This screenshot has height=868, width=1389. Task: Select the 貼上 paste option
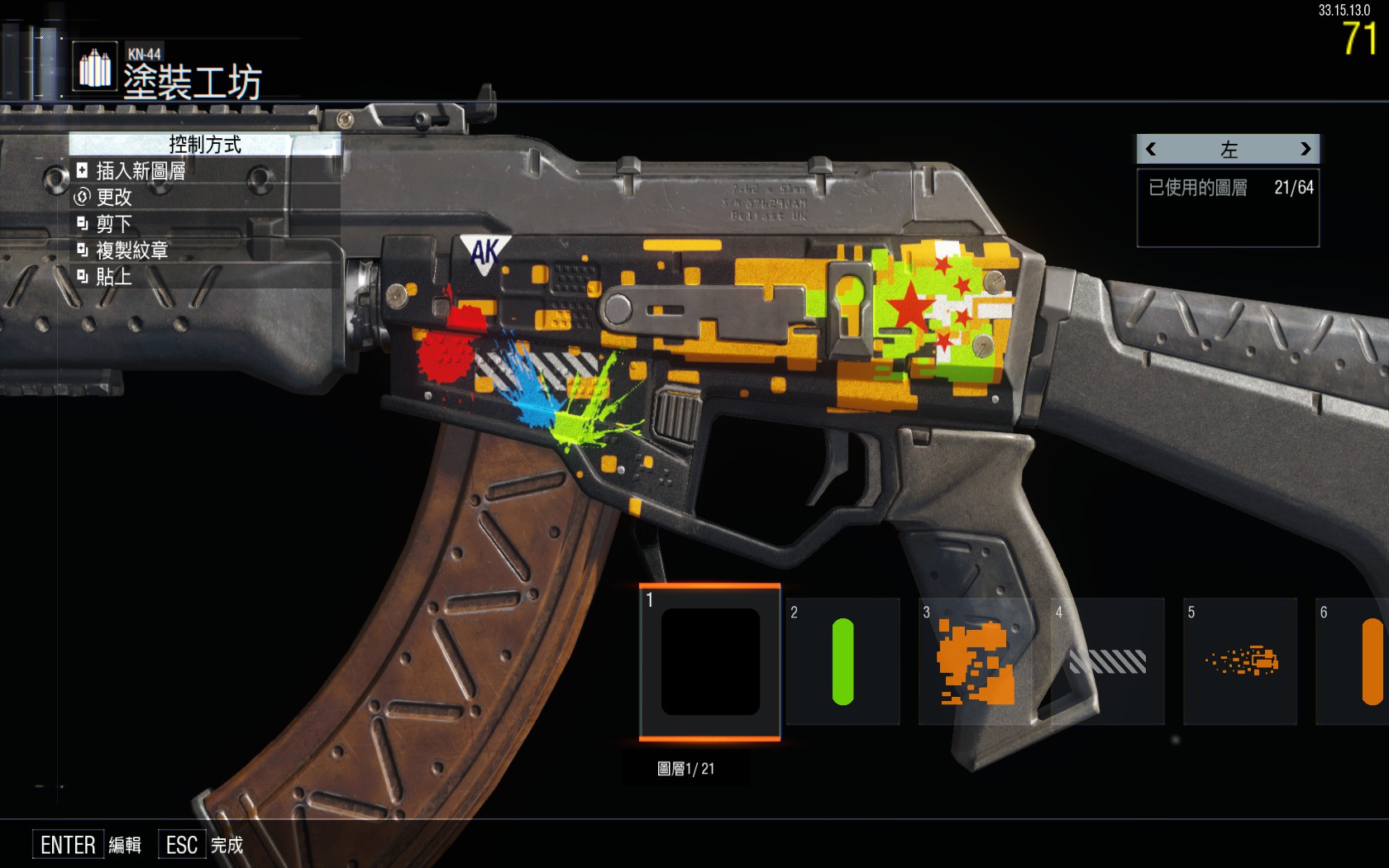coord(113,277)
